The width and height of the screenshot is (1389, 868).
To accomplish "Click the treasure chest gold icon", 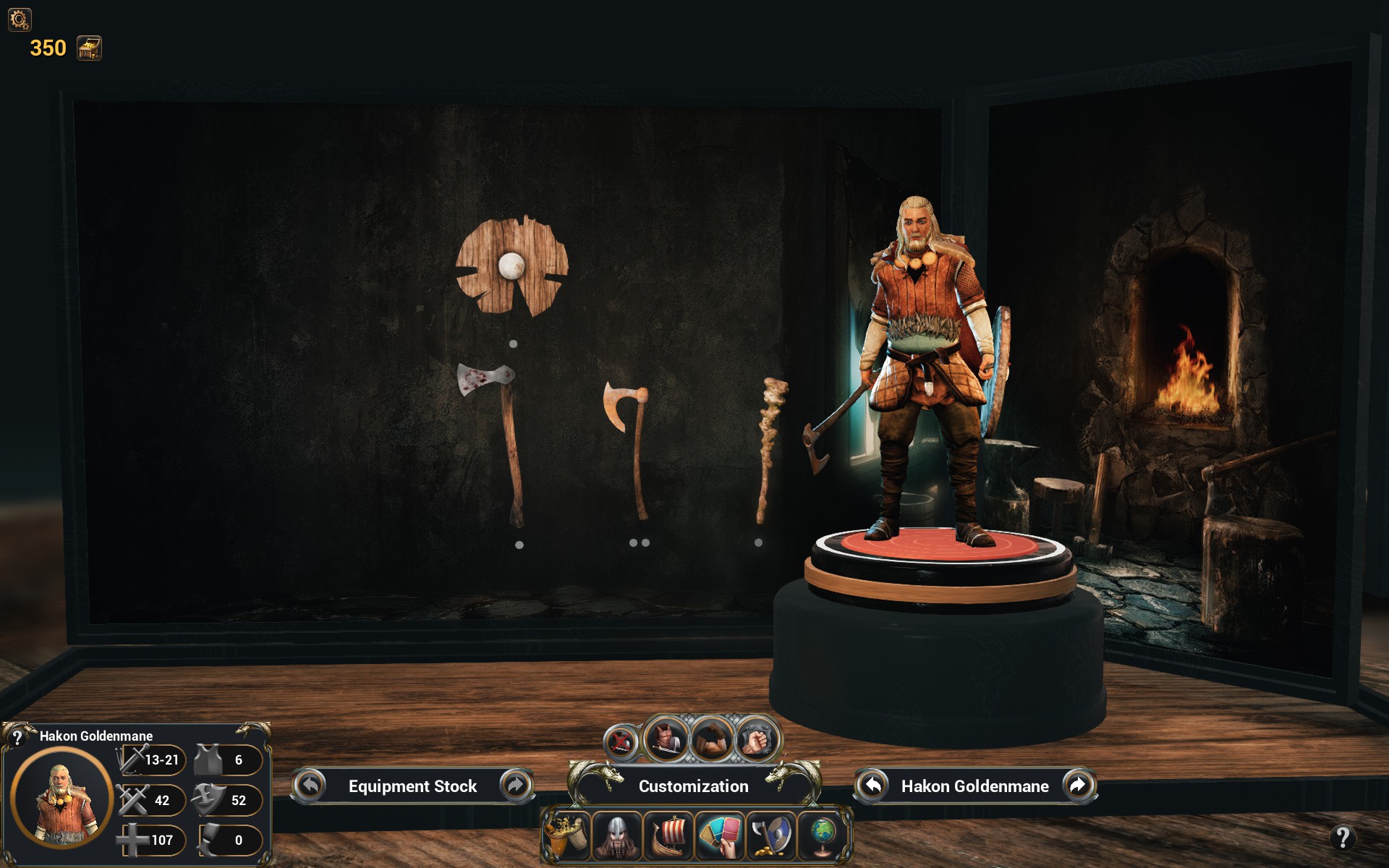I will [x=90, y=48].
